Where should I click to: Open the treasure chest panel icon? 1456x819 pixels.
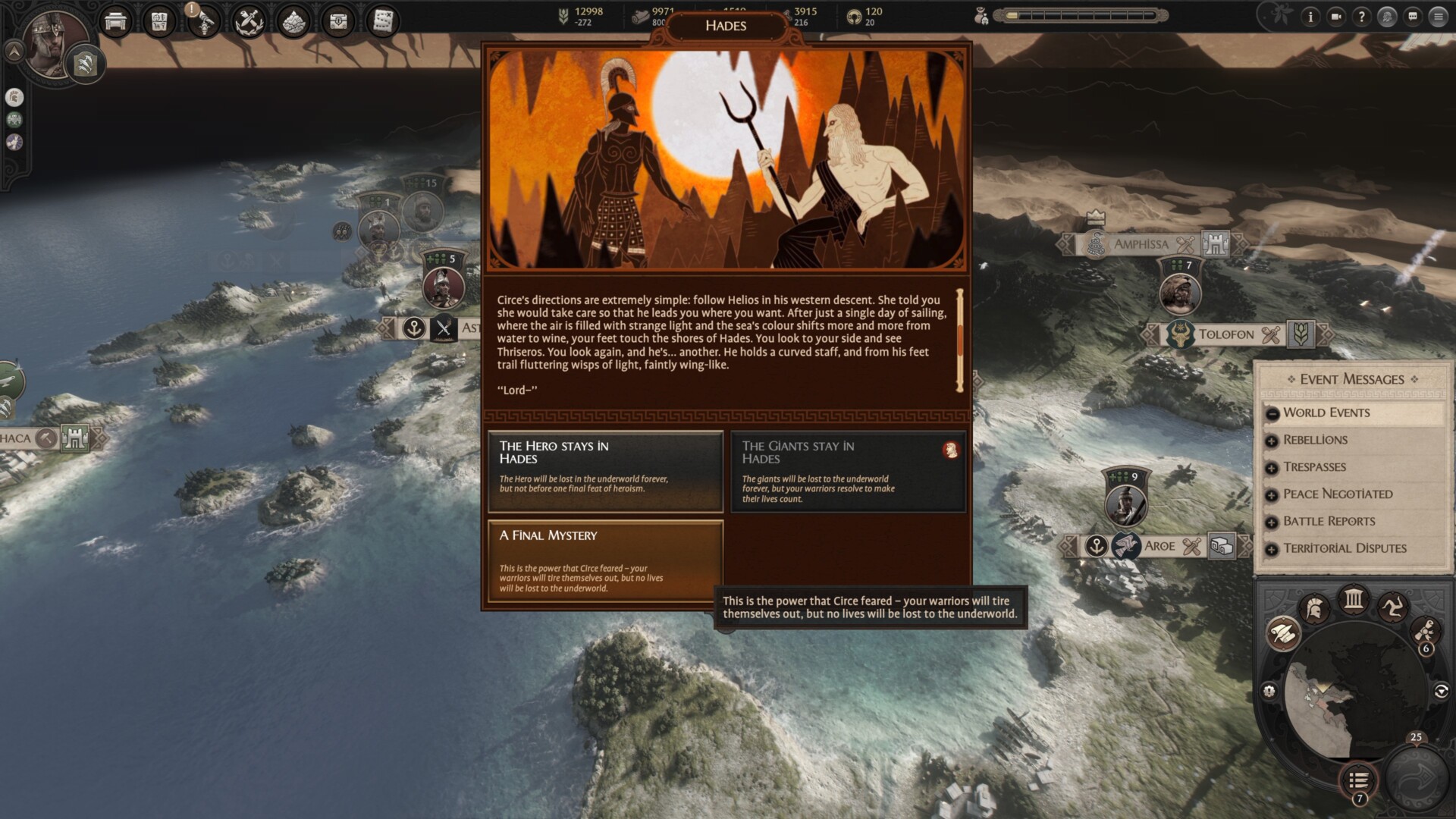338,21
